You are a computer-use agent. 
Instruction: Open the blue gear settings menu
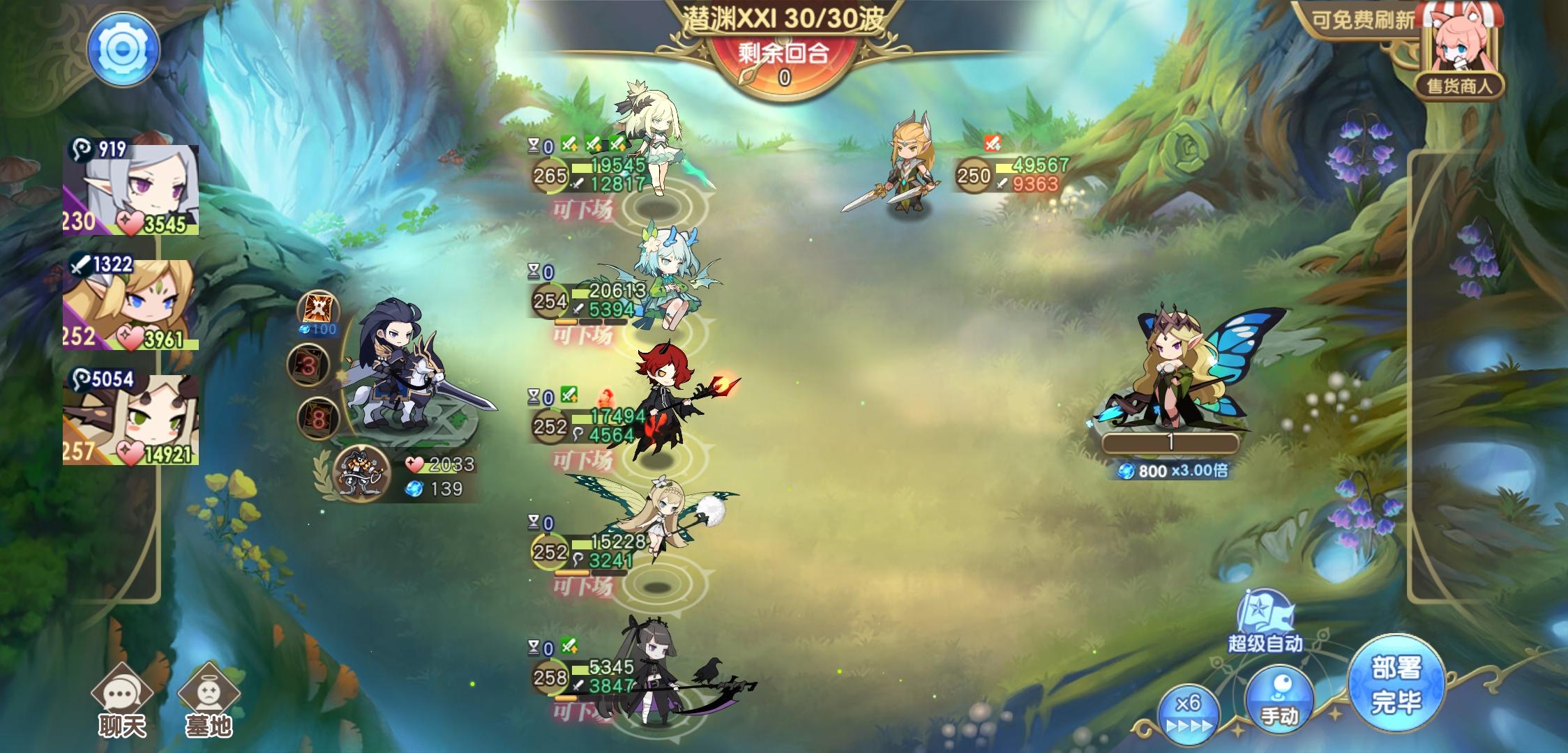(123, 50)
